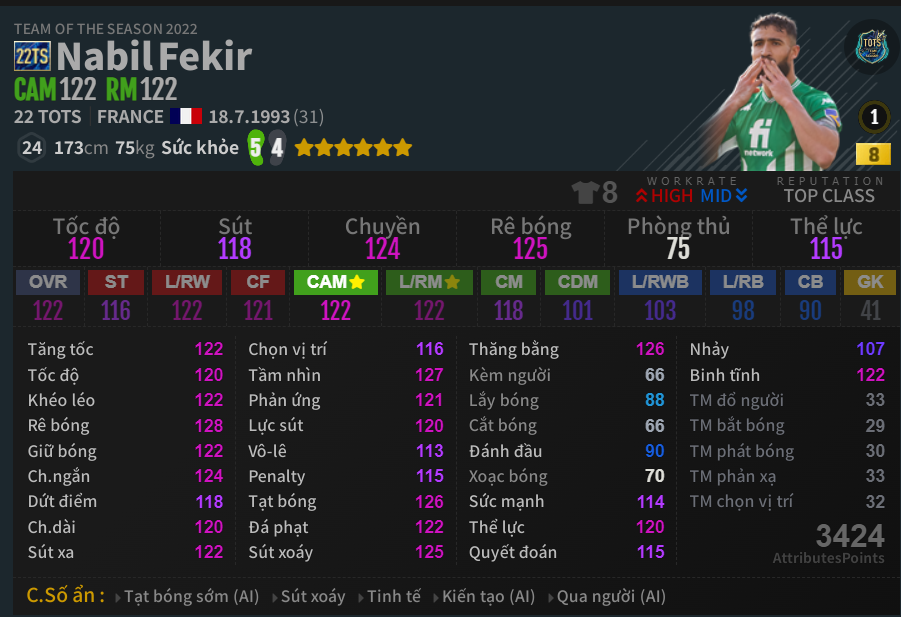Switch to the ST position rating
The image size is (901, 617).
click(116, 282)
